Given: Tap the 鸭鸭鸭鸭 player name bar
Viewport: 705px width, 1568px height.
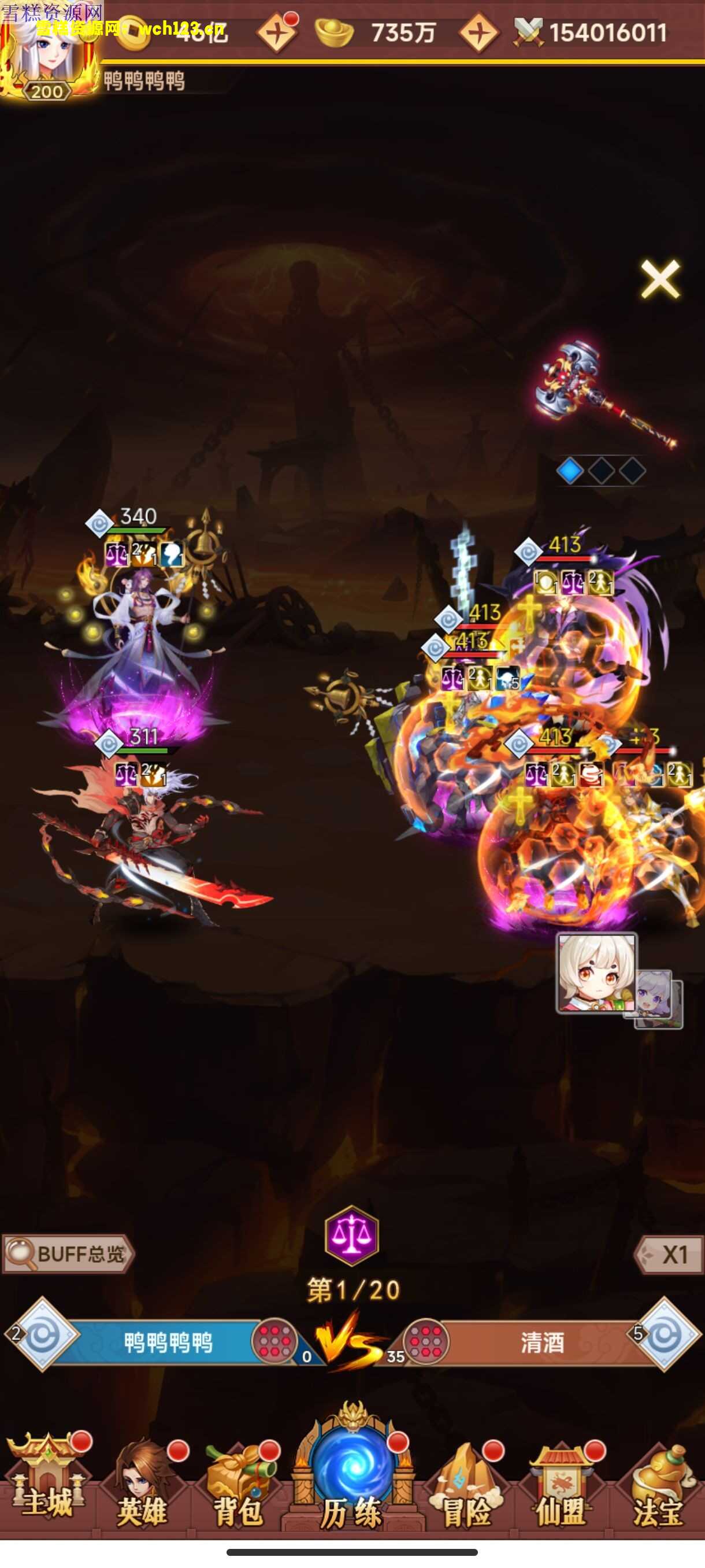Looking at the screenshot, I should [x=168, y=1342].
